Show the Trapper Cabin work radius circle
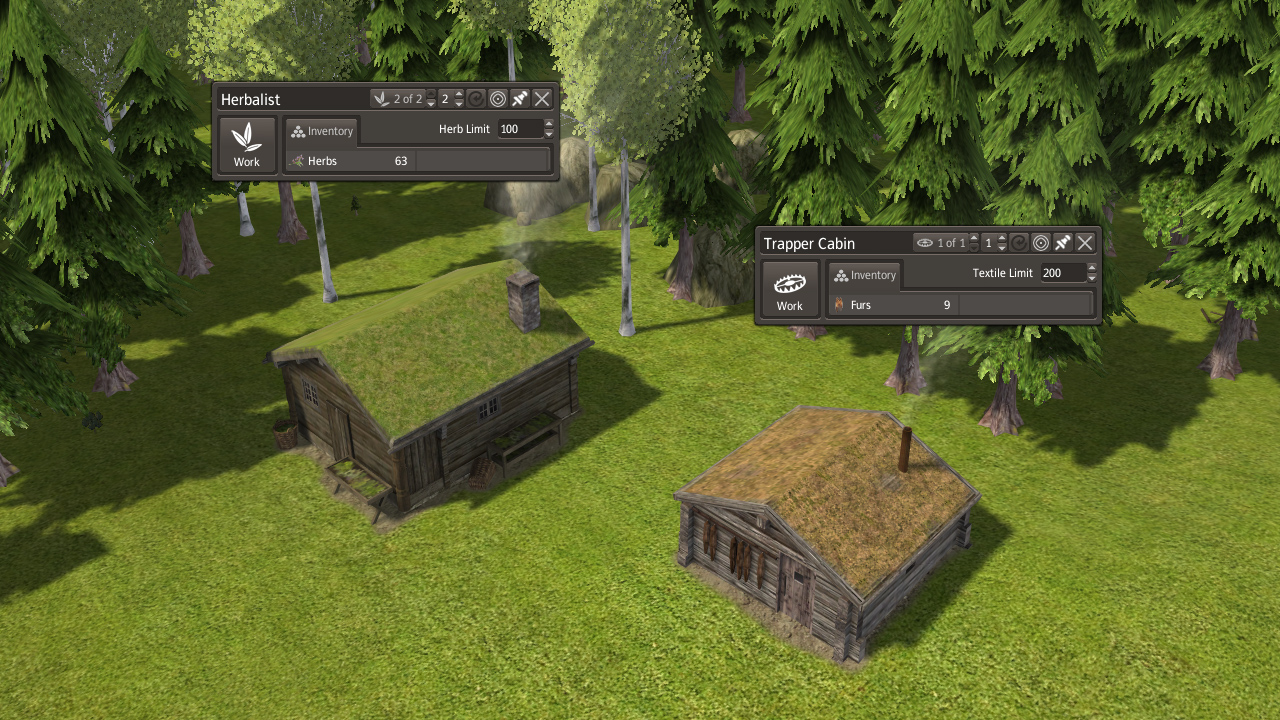Screen dimensions: 1280x720 1041,243
